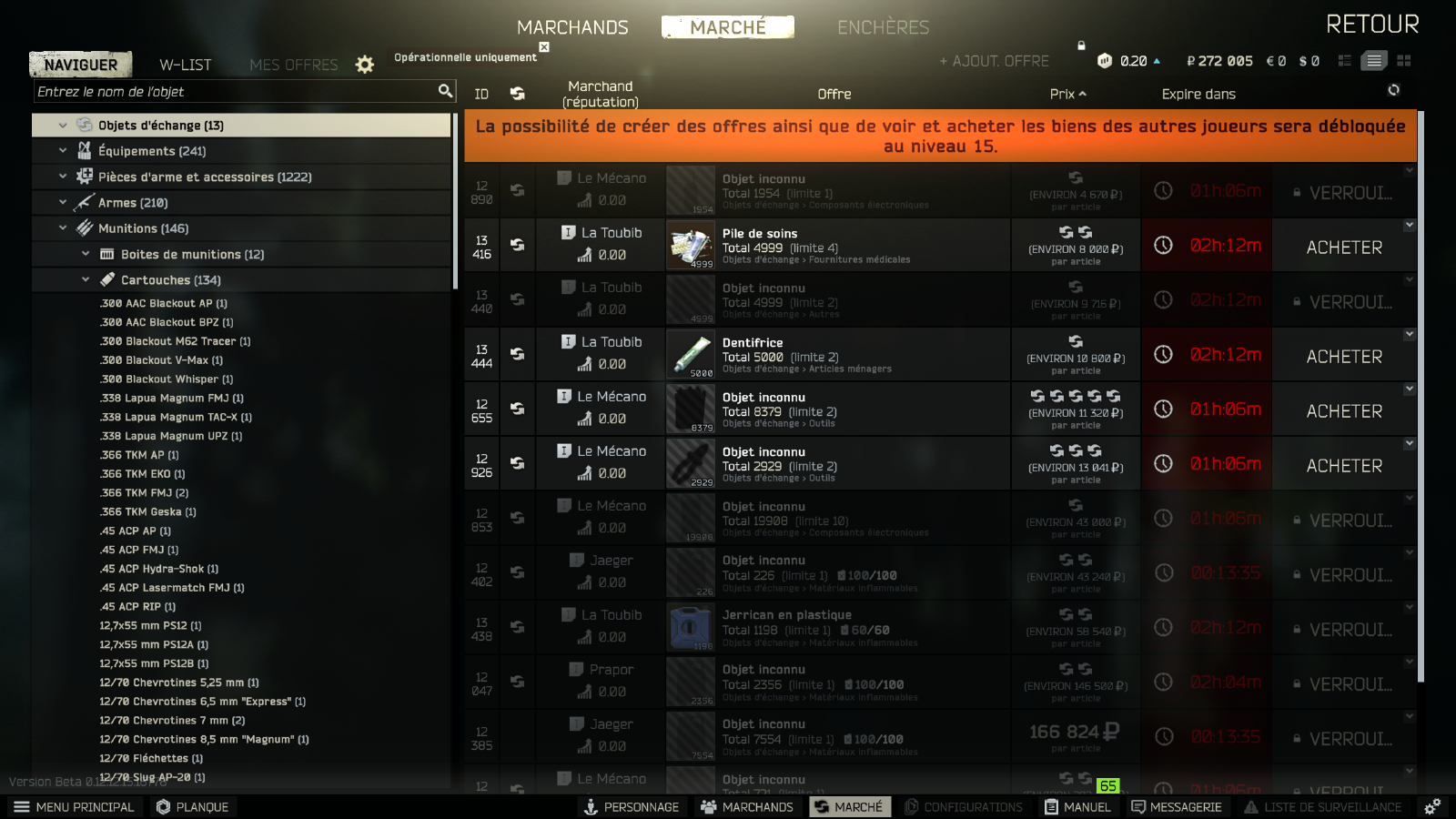This screenshot has height=819, width=1456.
Task: Click the padlock icon beside the currency display
Action: pos(1082,44)
